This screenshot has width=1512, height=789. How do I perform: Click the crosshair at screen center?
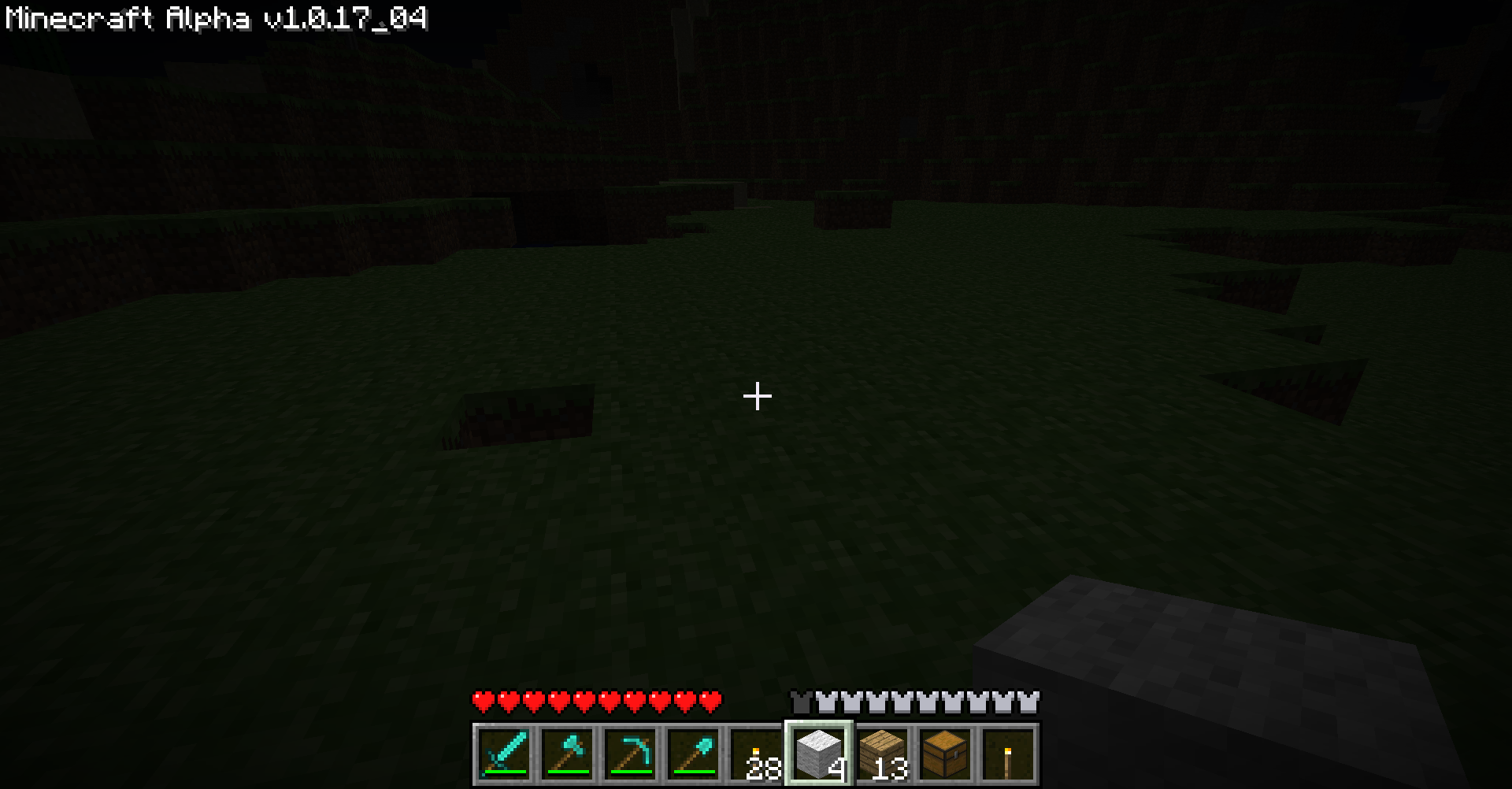coord(757,396)
